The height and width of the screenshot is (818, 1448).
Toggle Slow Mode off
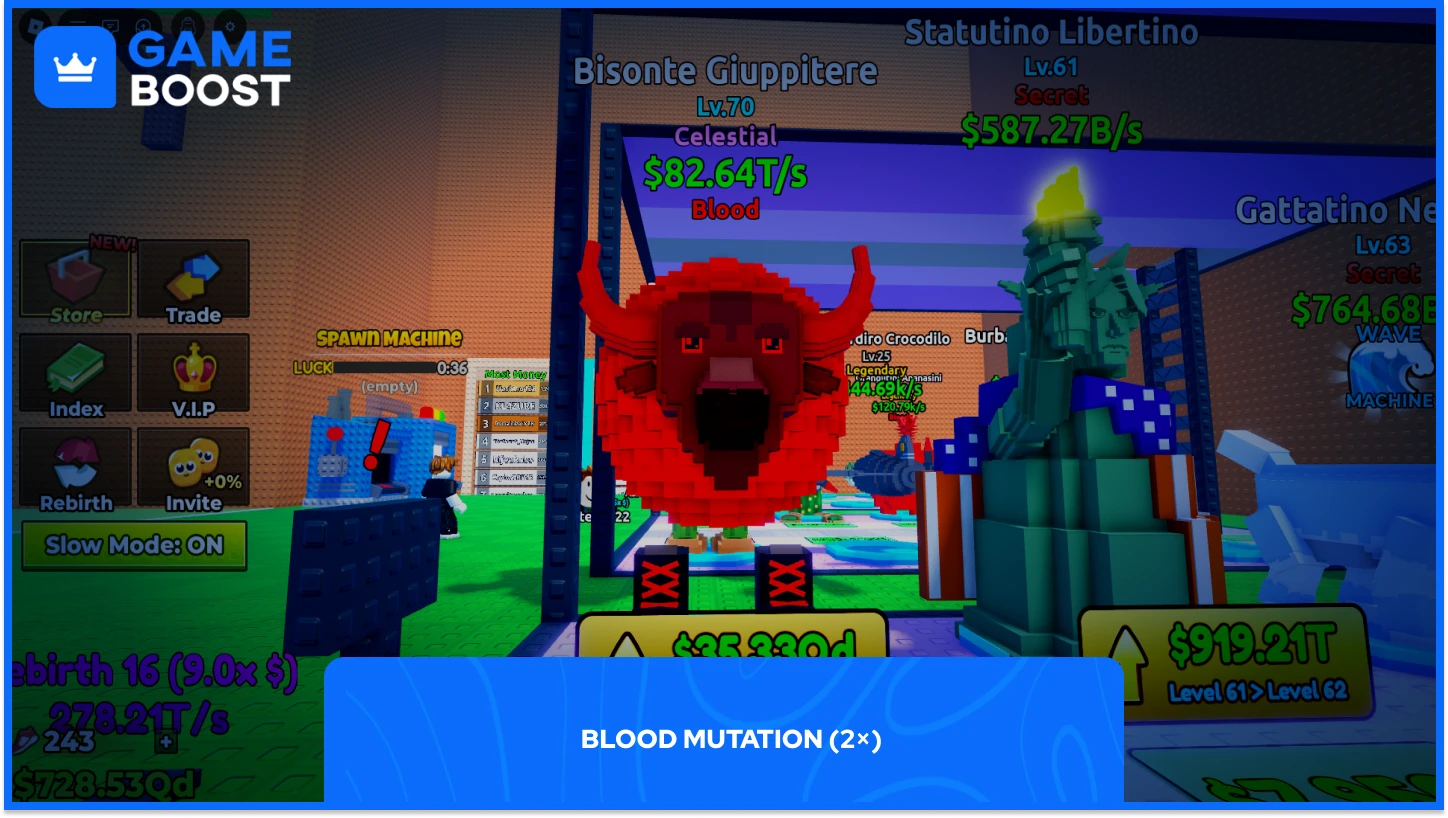click(x=133, y=544)
